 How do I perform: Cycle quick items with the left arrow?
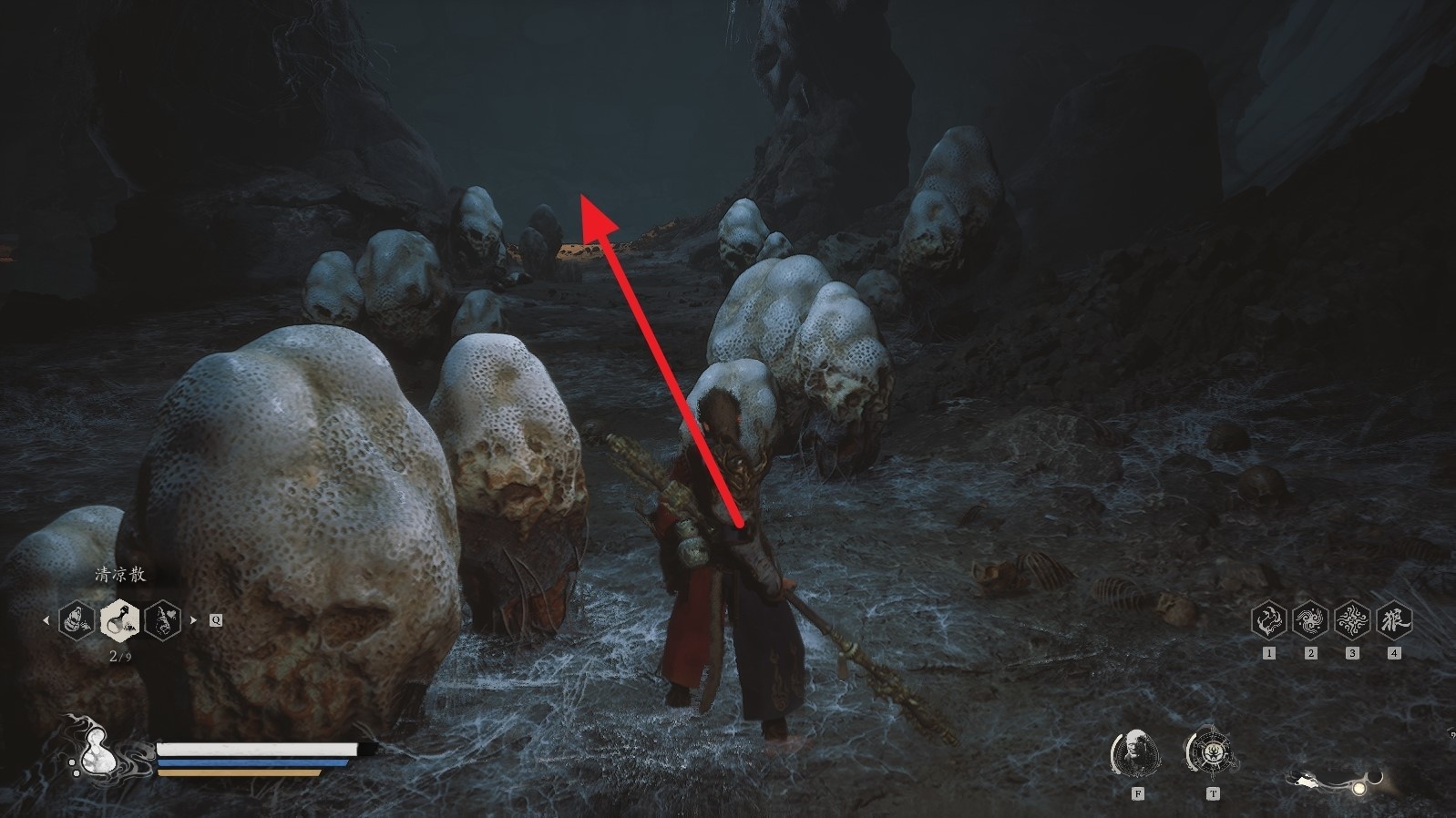click(46, 620)
